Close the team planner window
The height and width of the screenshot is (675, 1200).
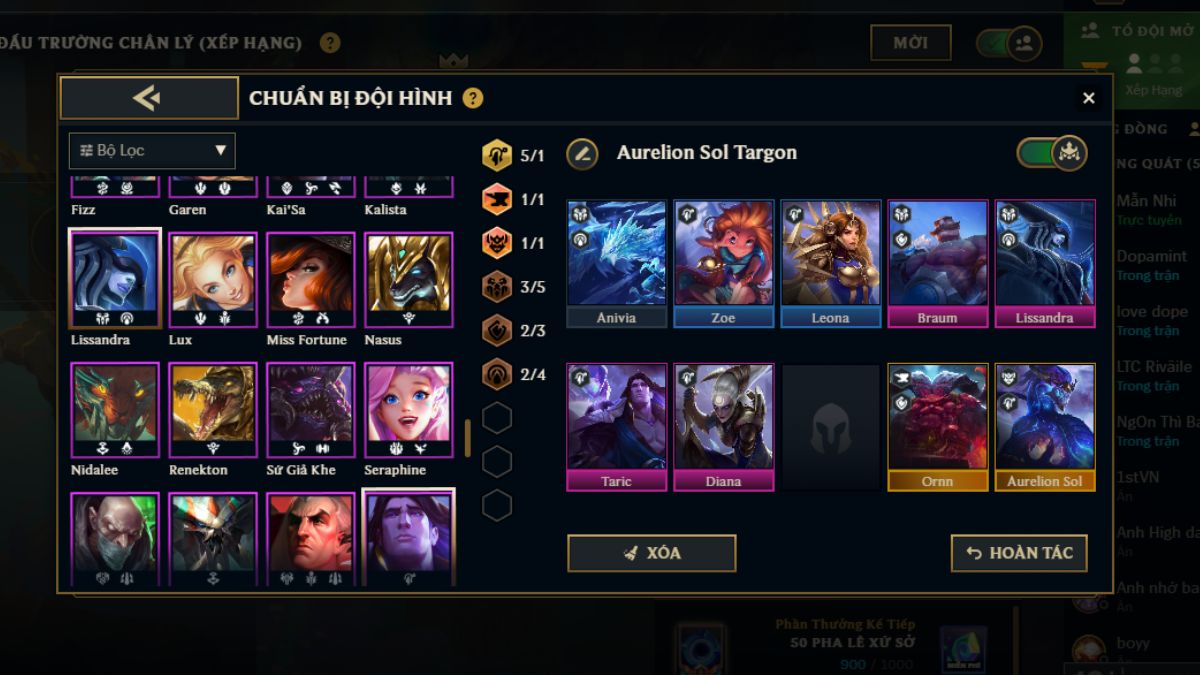(x=1089, y=98)
